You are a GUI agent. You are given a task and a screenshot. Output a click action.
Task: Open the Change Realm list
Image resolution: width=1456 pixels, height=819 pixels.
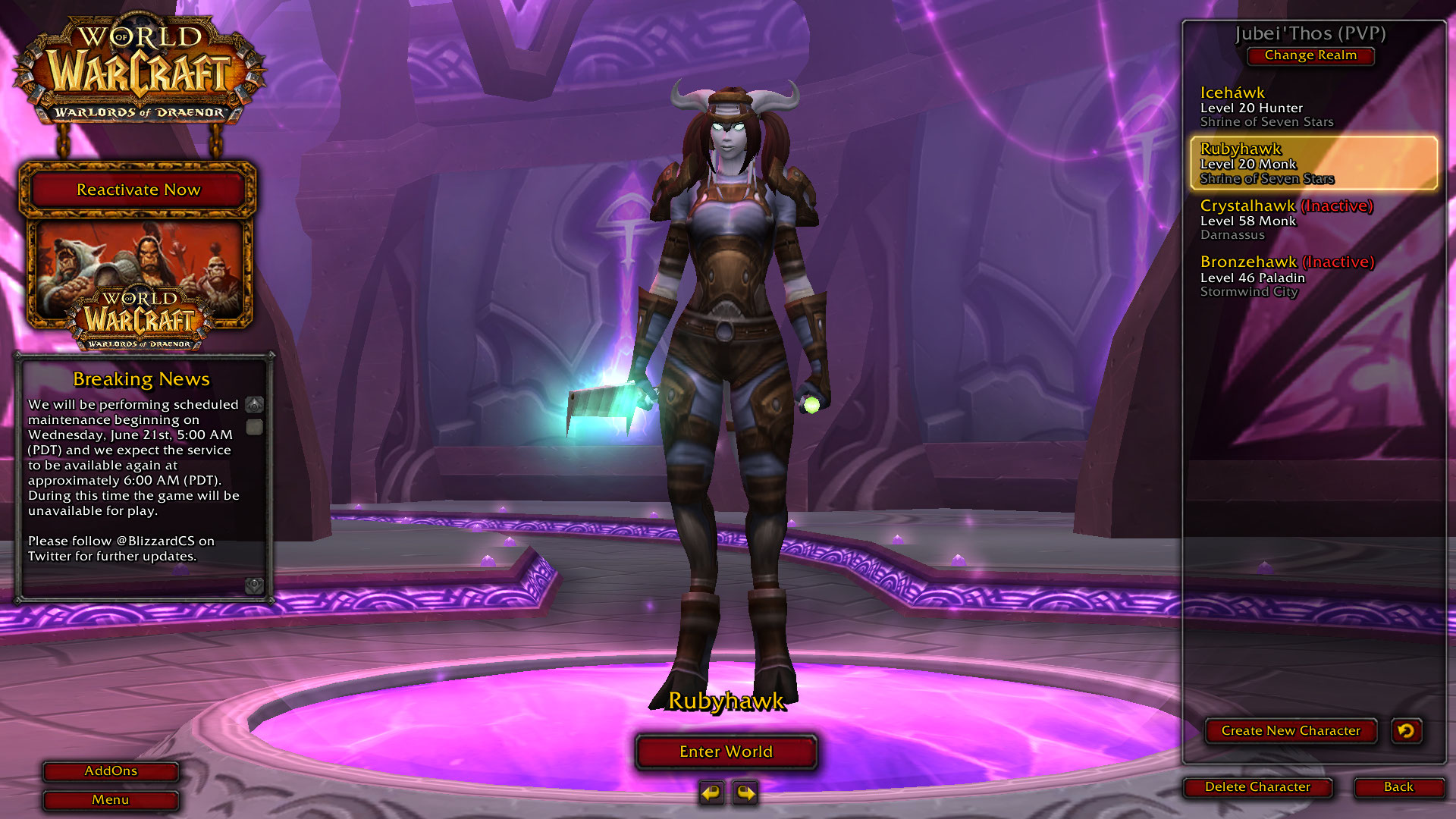tap(1310, 55)
